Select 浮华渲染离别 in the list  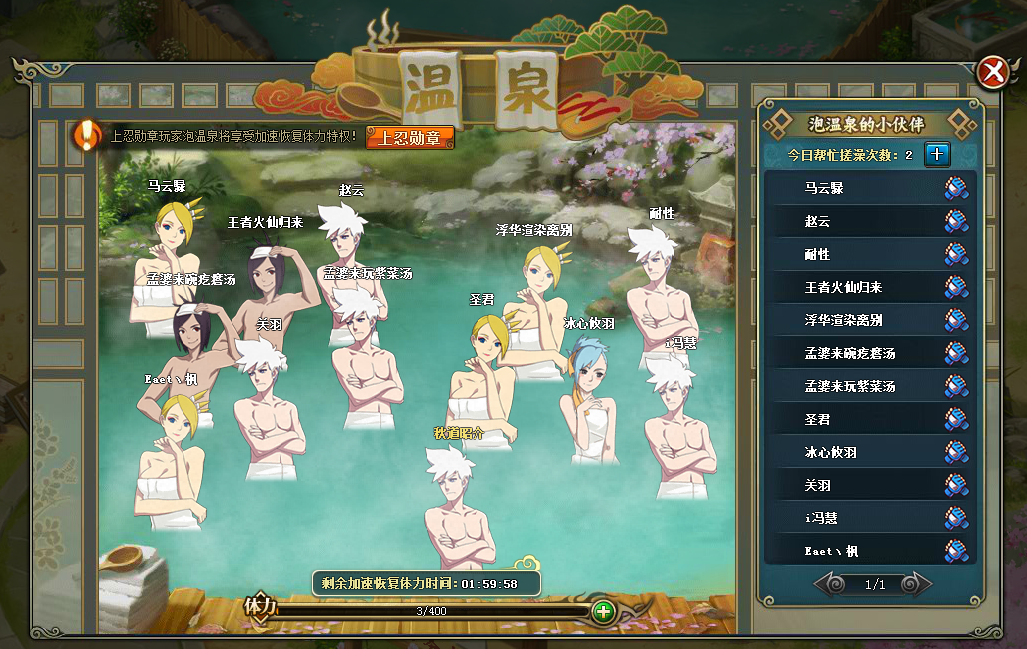click(843, 320)
